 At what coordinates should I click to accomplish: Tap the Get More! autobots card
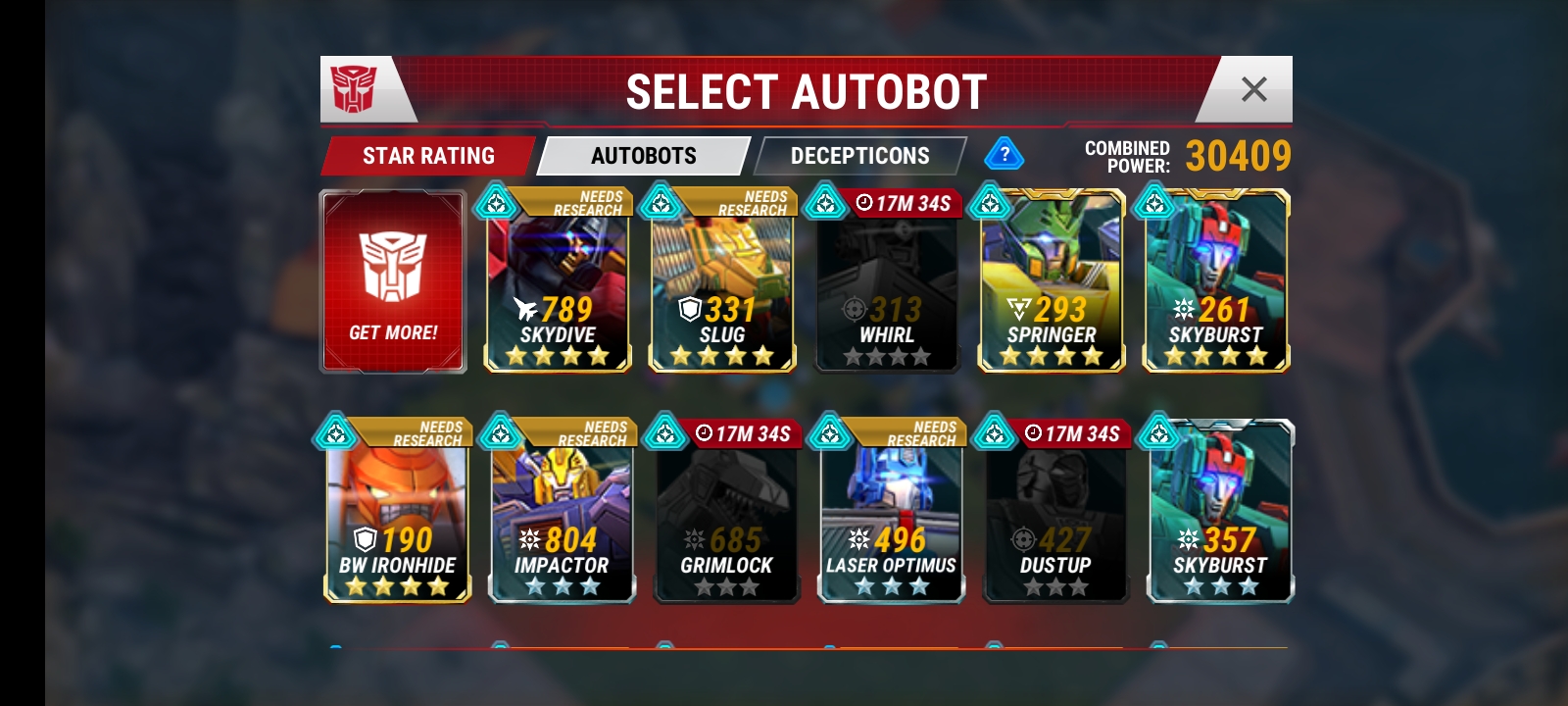point(393,282)
